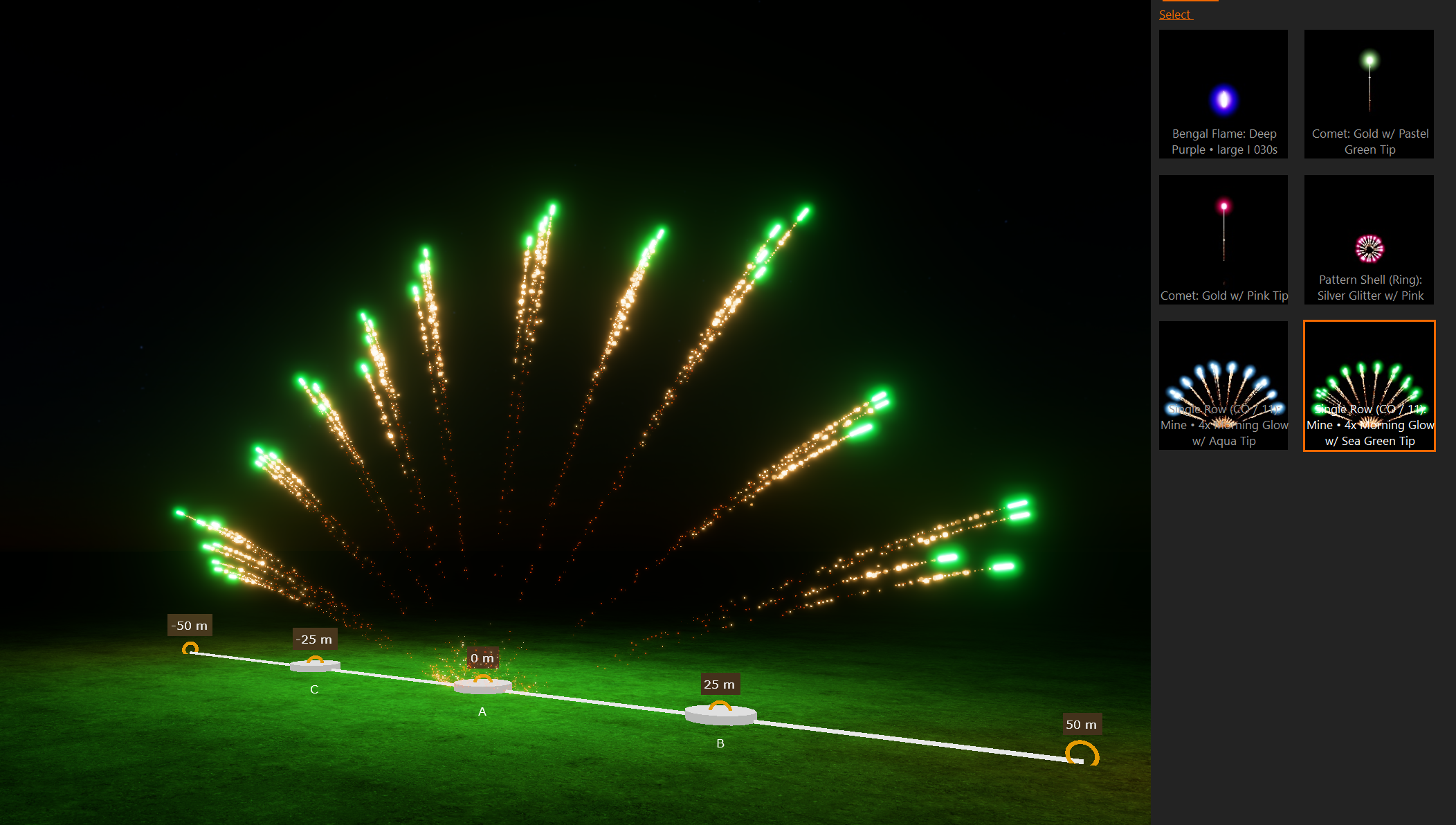1456x825 pixels.
Task: Click the -25 m marker above launcher C
Action: (x=314, y=639)
